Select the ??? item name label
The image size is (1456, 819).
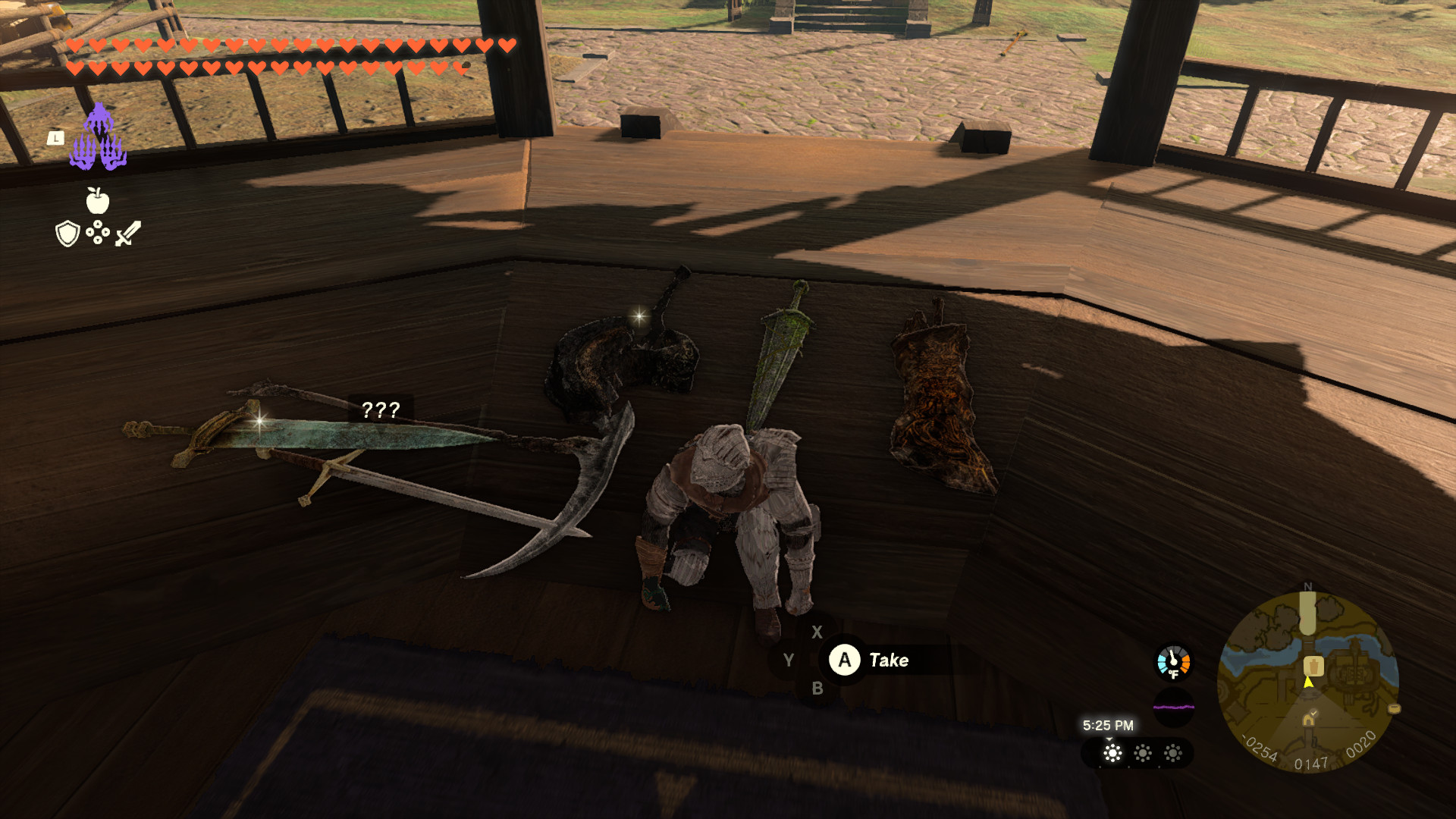coord(381,410)
